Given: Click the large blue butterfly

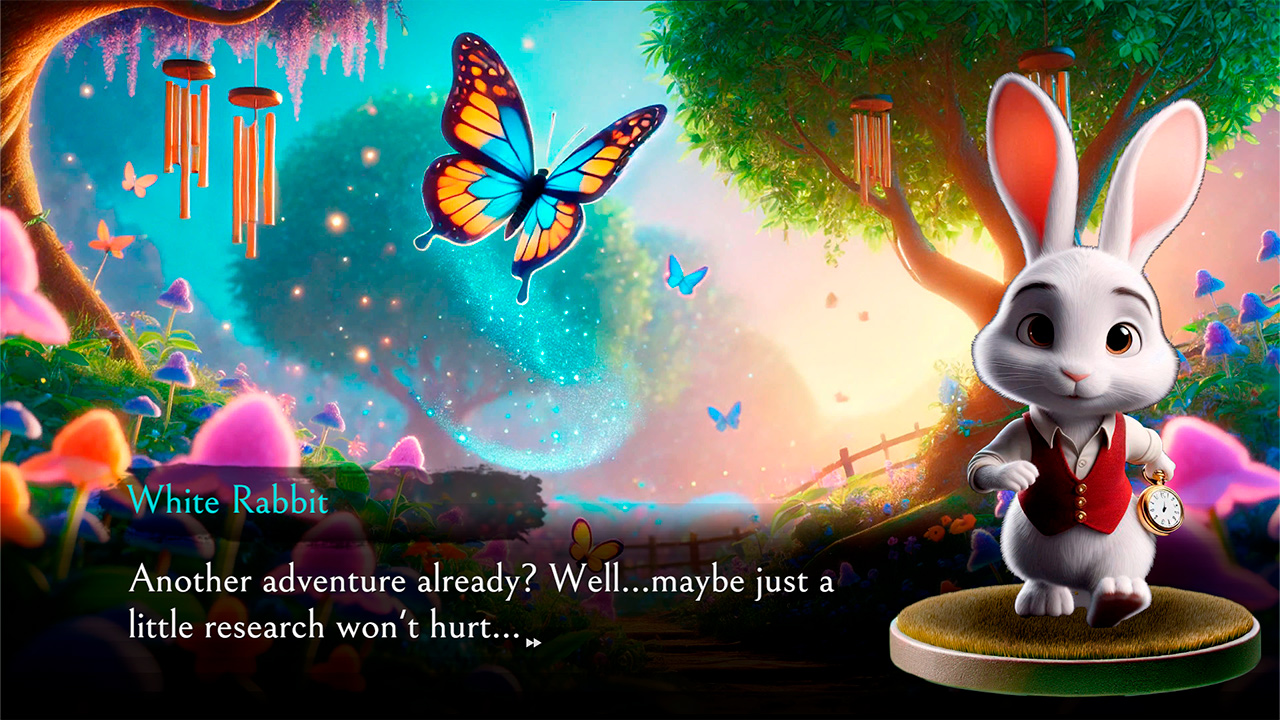Looking at the screenshot, I should click(x=530, y=180).
